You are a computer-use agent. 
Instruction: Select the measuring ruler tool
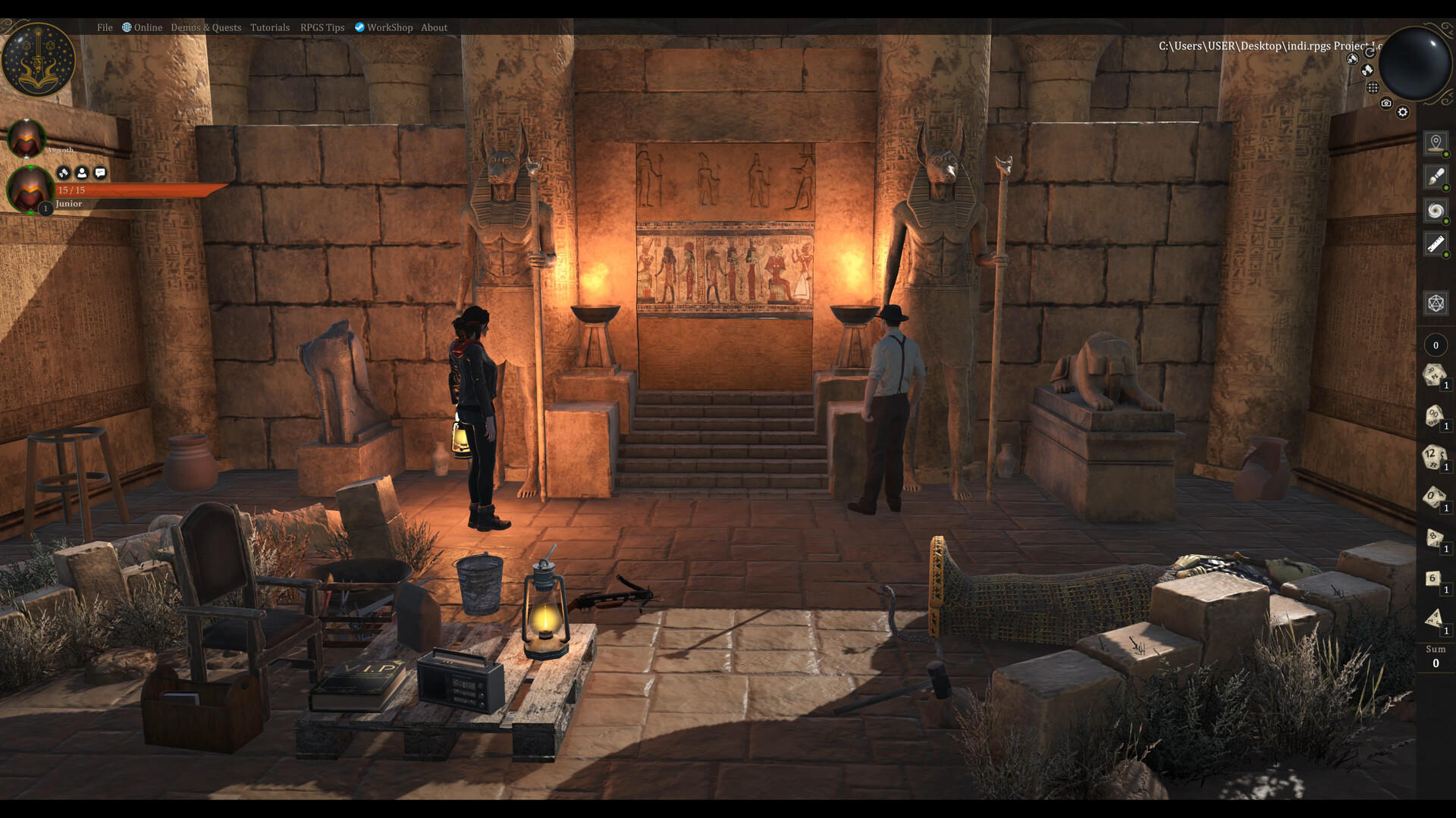pos(1434,243)
